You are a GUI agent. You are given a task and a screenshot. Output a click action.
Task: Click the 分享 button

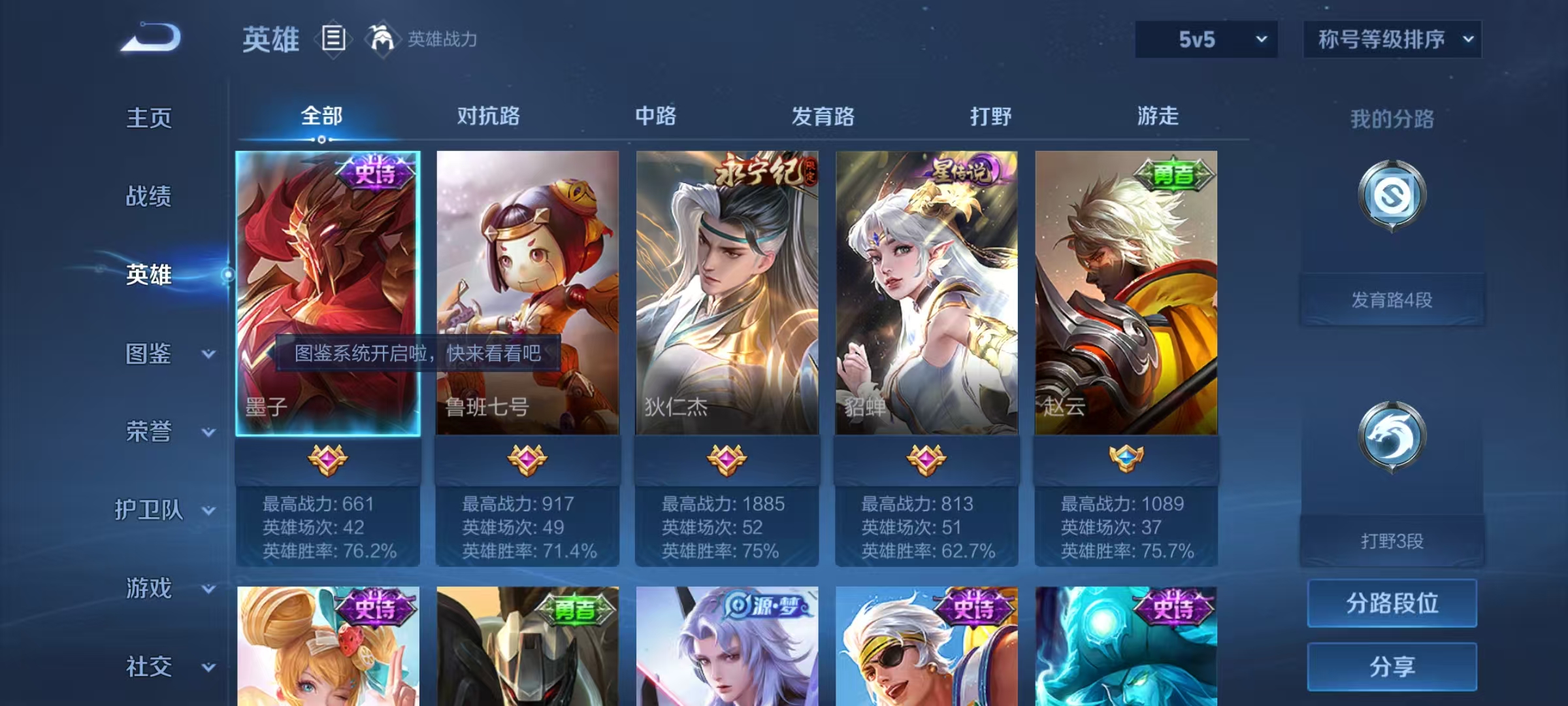point(1392,665)
